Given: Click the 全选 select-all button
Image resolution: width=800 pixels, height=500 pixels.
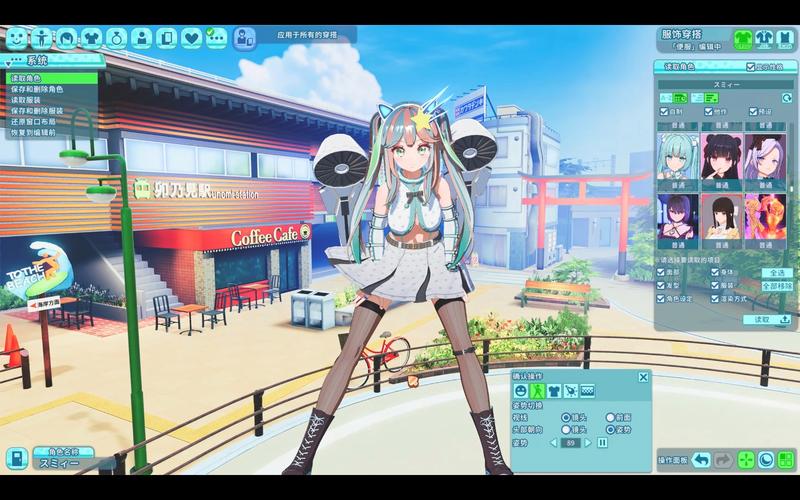Looking at the screenshot, I should pos(778,272).
